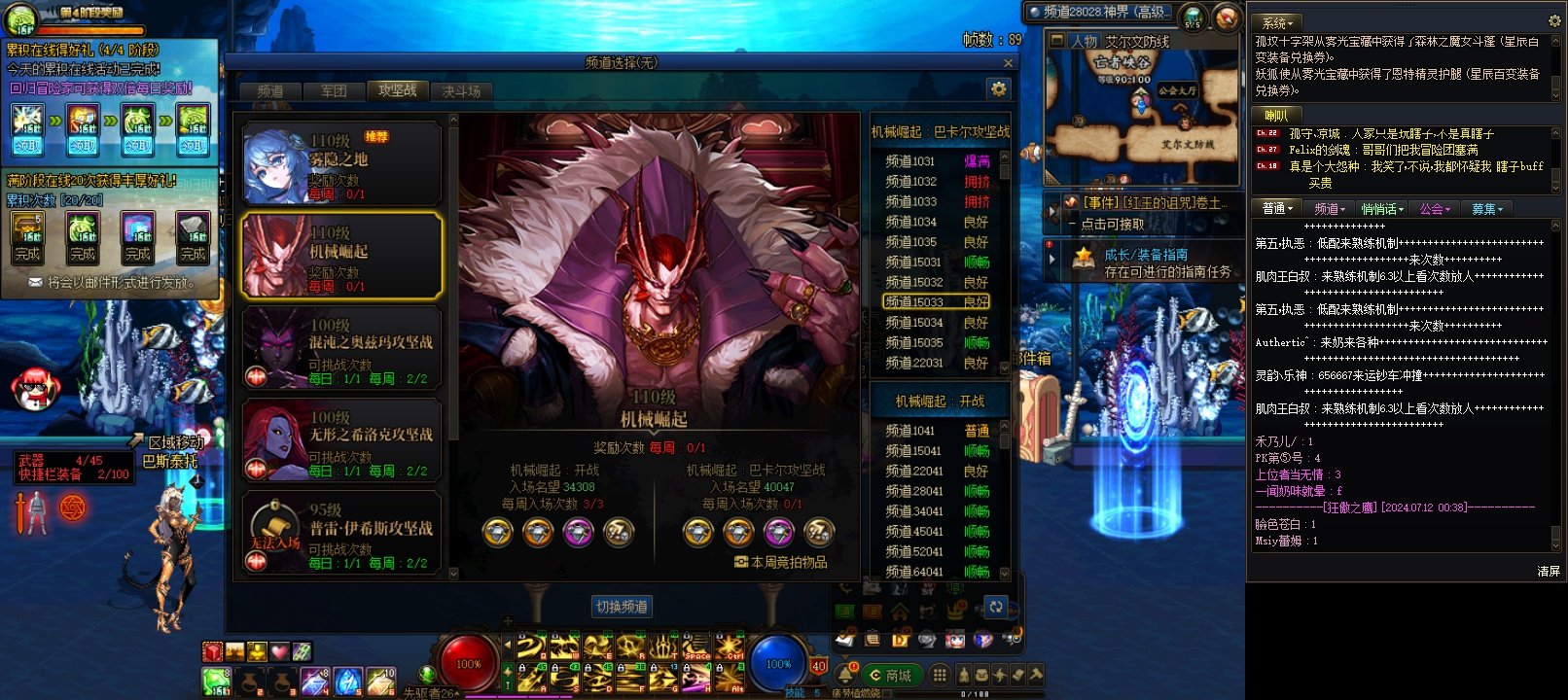This screenshot has height=700, width=1568.
Task: Select the 无形之希洛克攻坚战 raid entry
Action: point(341,441)
